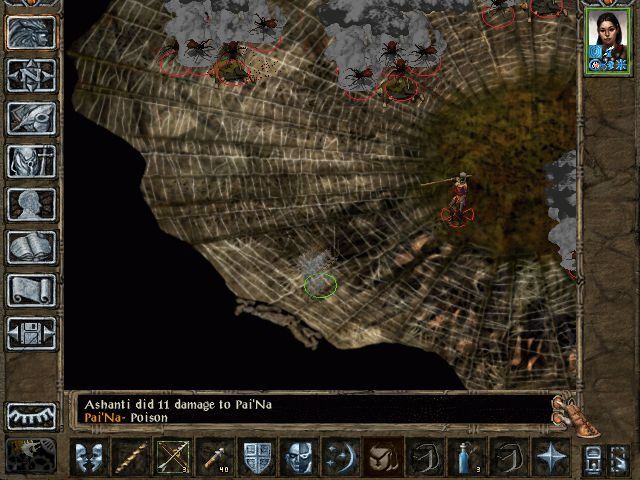Click the crescent moon spell button
The image size is (640, 480).
click(340, 457)
